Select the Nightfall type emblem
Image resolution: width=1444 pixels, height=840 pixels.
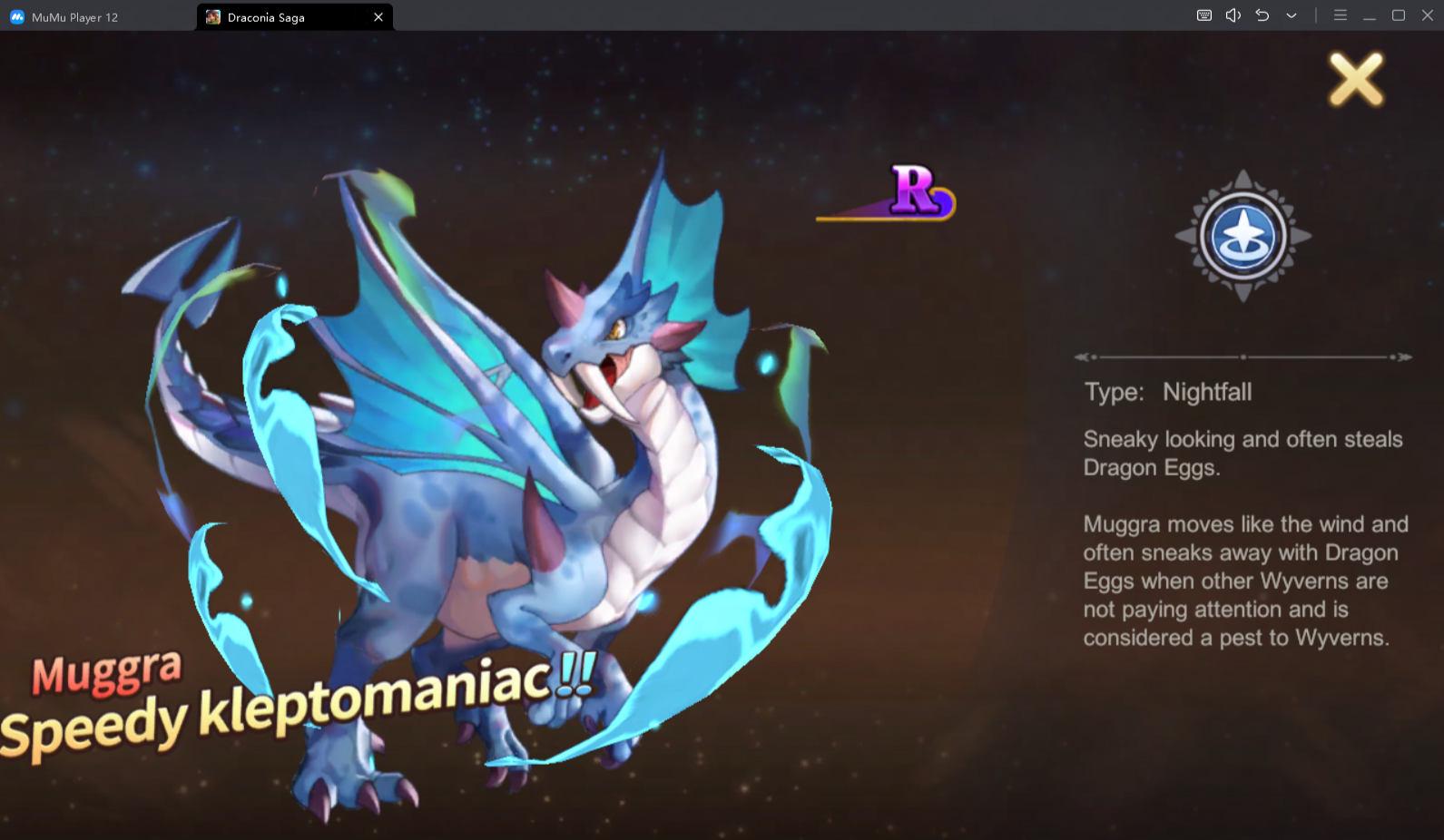pos(1243,236)
